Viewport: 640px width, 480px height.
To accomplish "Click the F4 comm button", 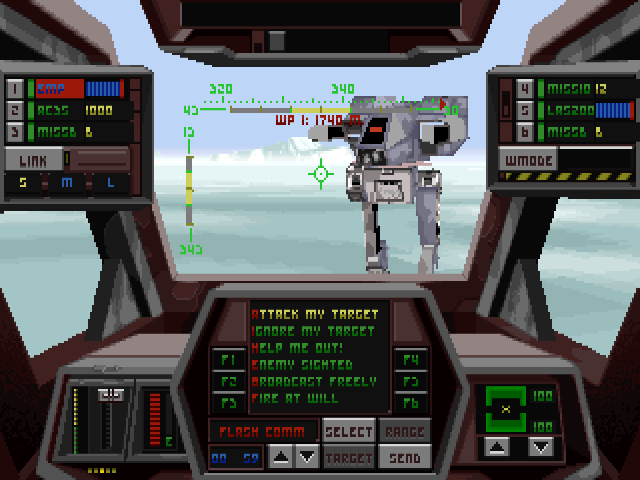I will [410, 359].
